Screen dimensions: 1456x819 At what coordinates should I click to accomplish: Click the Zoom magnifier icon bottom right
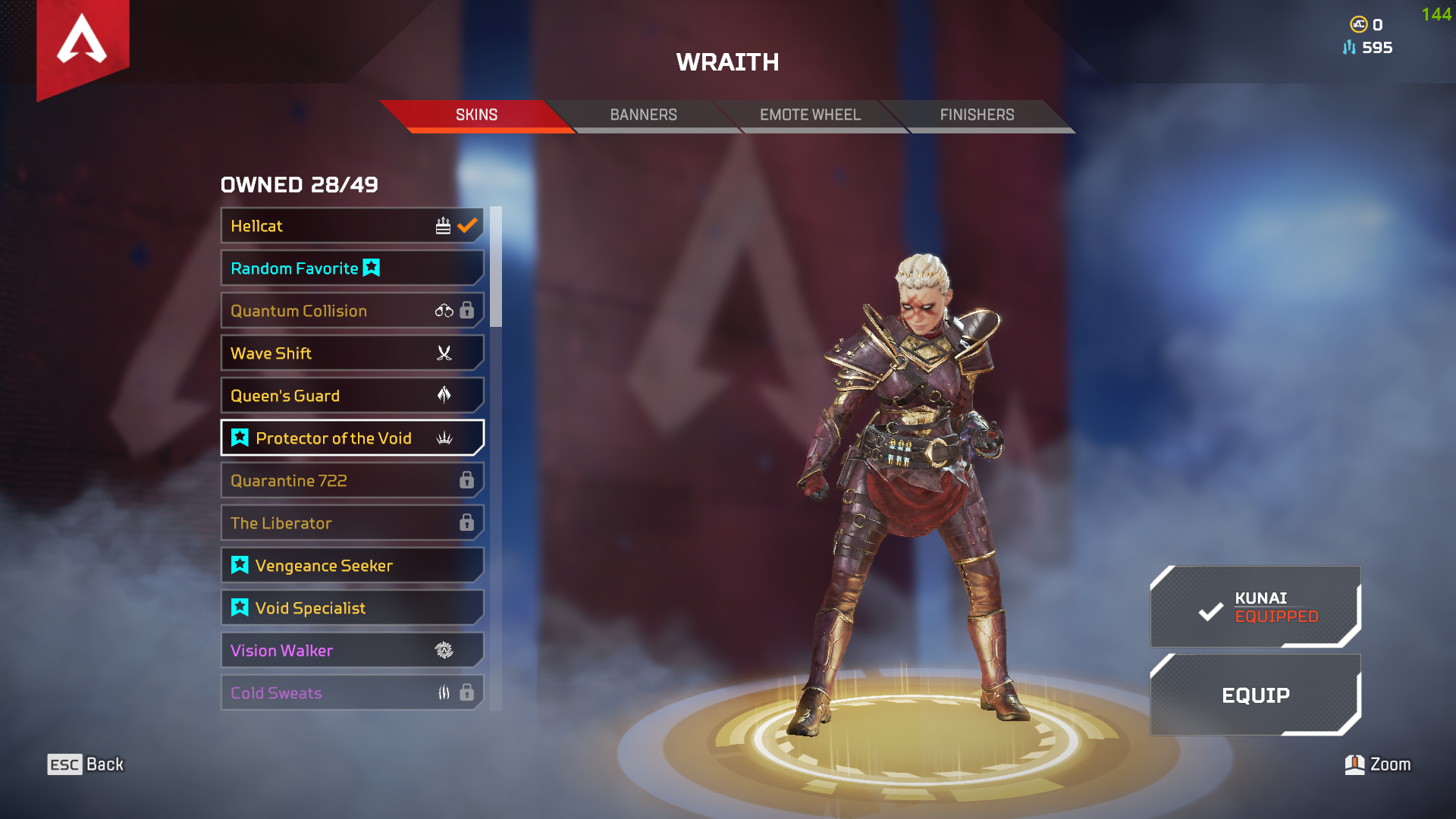point(1353,764)
